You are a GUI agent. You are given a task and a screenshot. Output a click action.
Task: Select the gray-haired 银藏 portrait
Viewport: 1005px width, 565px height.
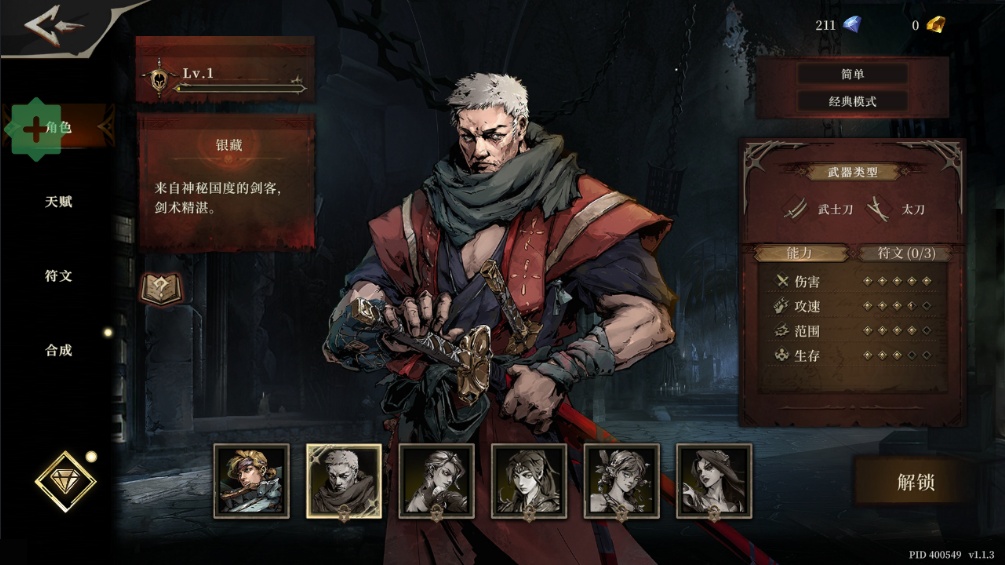tap(344, 481)
